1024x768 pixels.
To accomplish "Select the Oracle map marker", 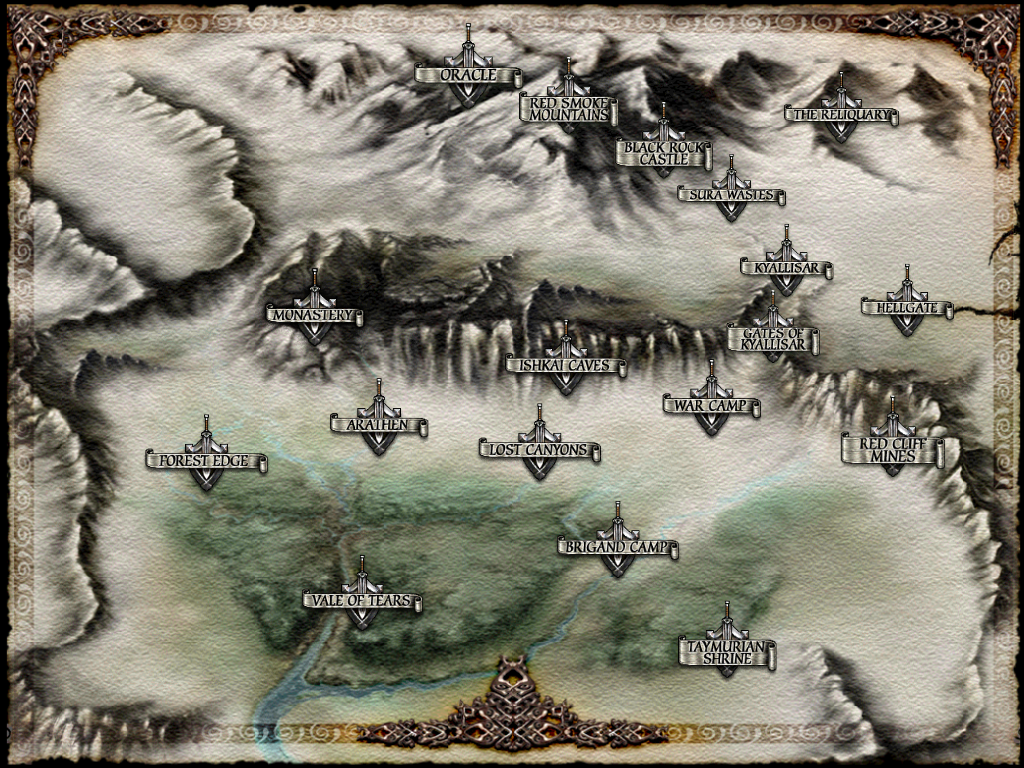I will (468, 76).
